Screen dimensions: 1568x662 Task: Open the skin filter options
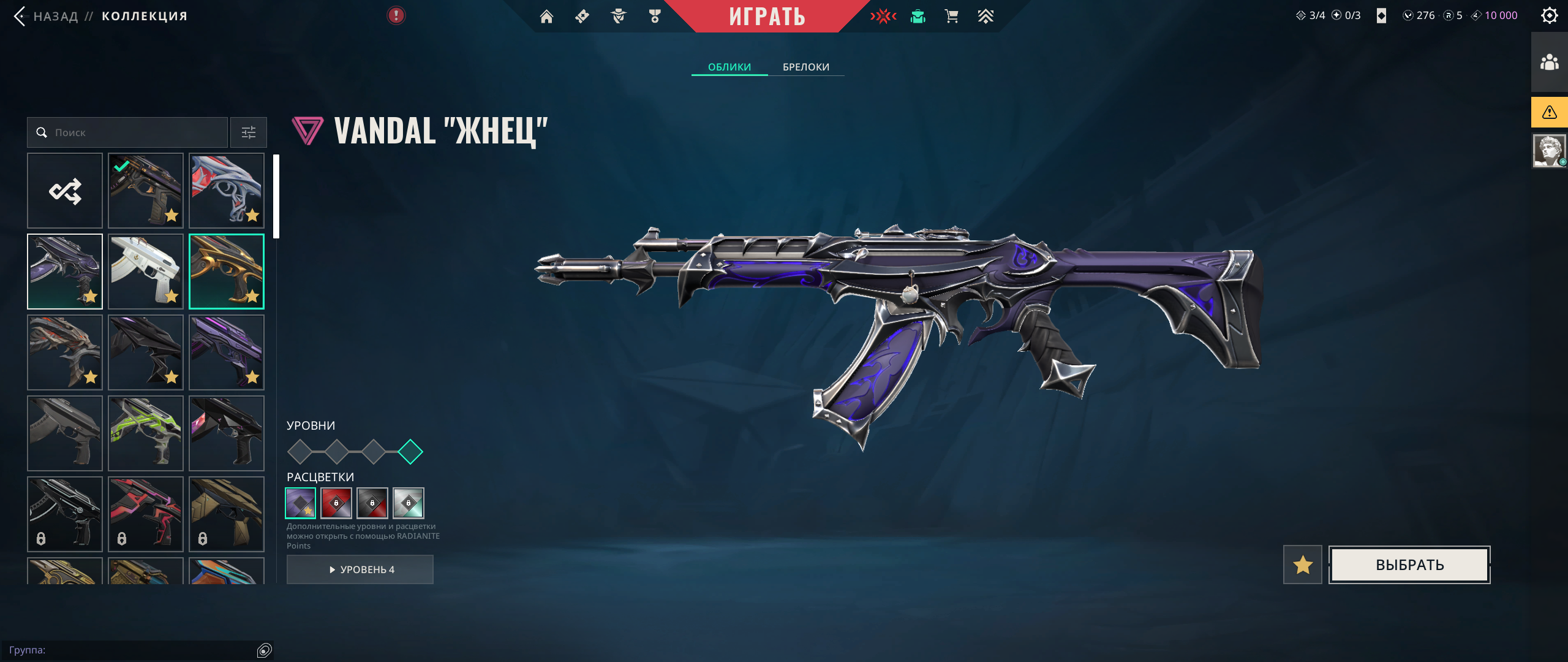click(x=249, y=132)
